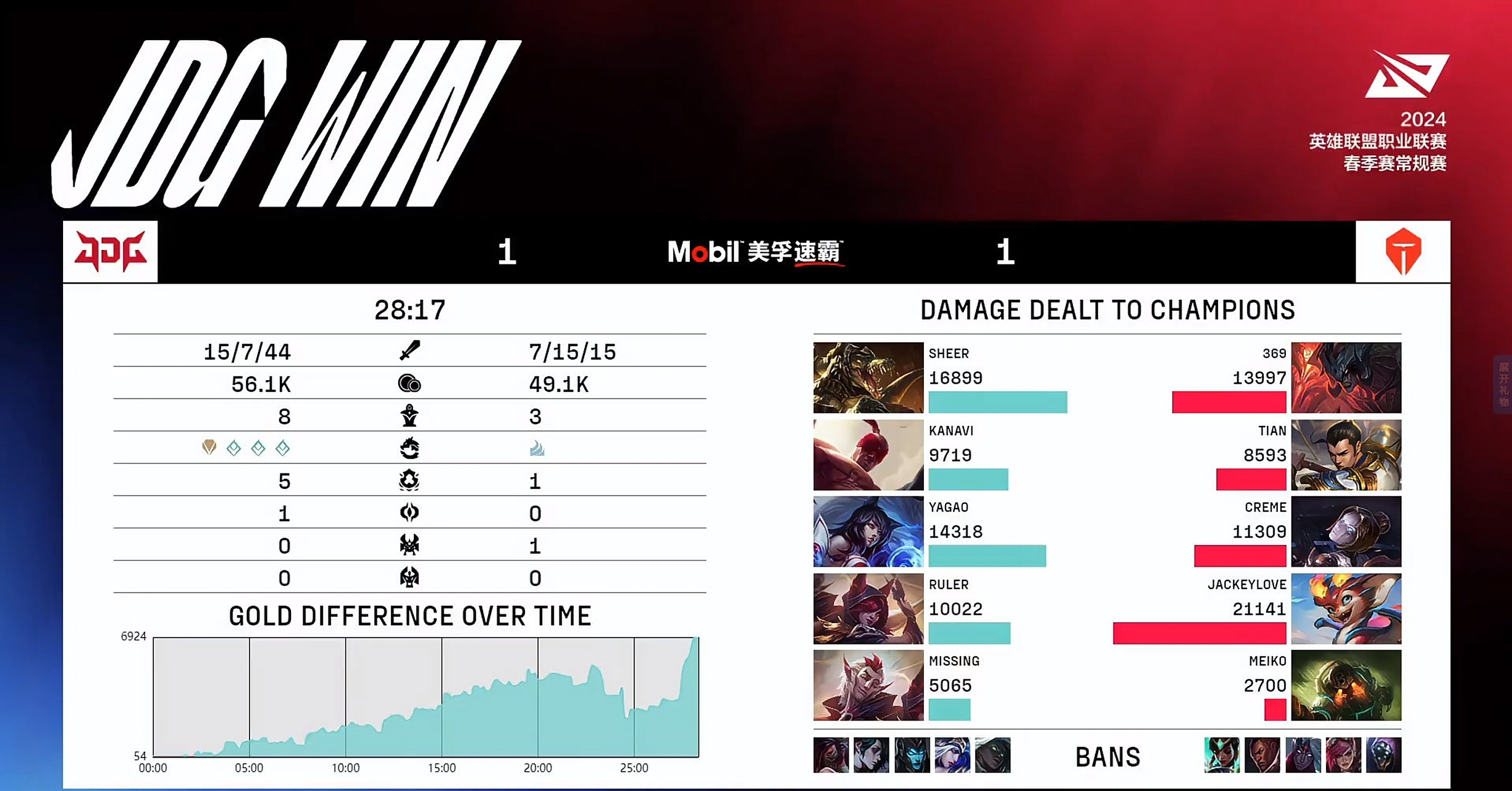Click the gold coins stat icon

[411, 383]
